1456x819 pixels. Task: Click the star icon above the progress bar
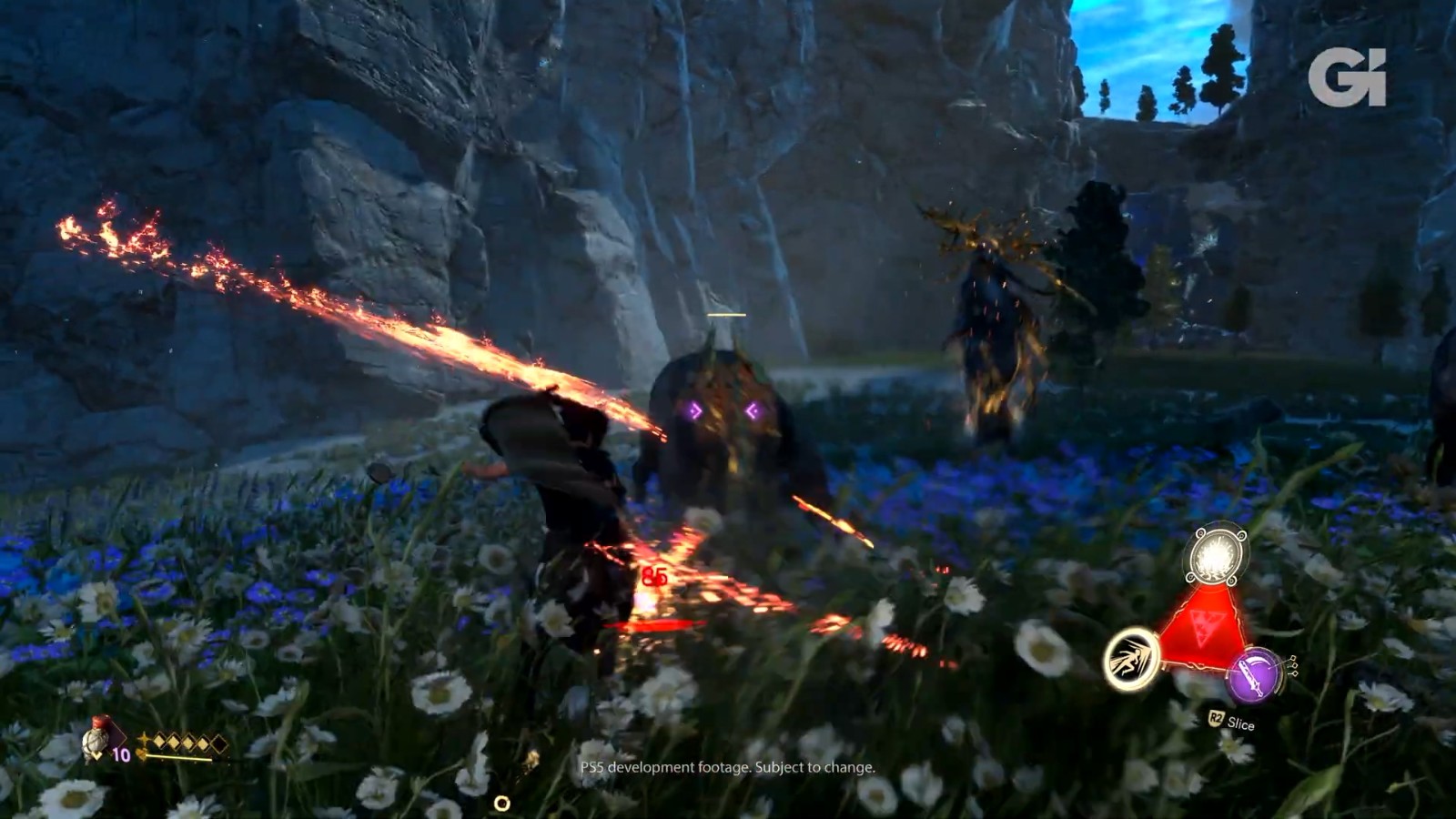coord(144,738)
